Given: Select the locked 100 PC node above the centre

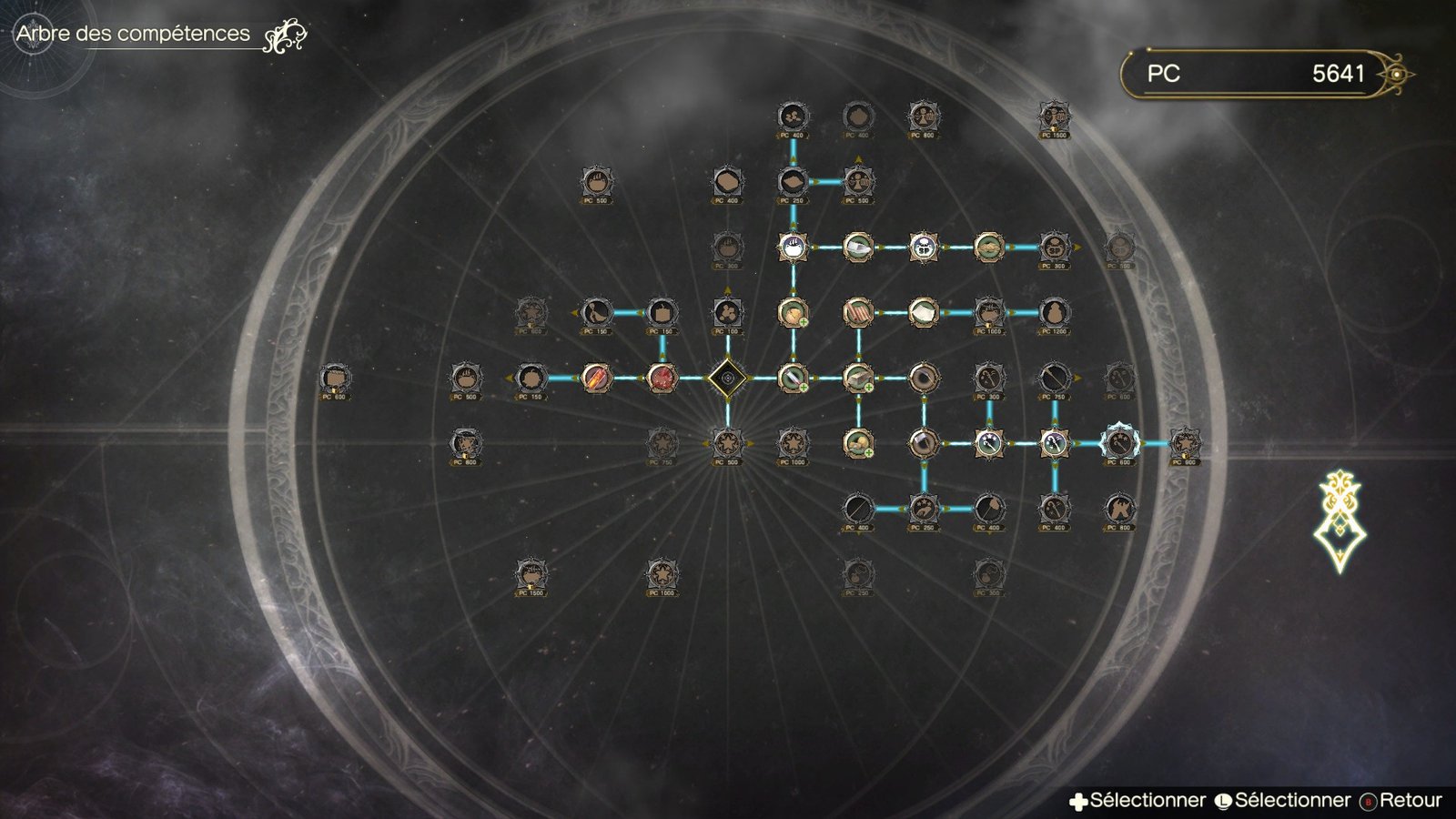Looking at the screenshot, I should tap(727, 312).
